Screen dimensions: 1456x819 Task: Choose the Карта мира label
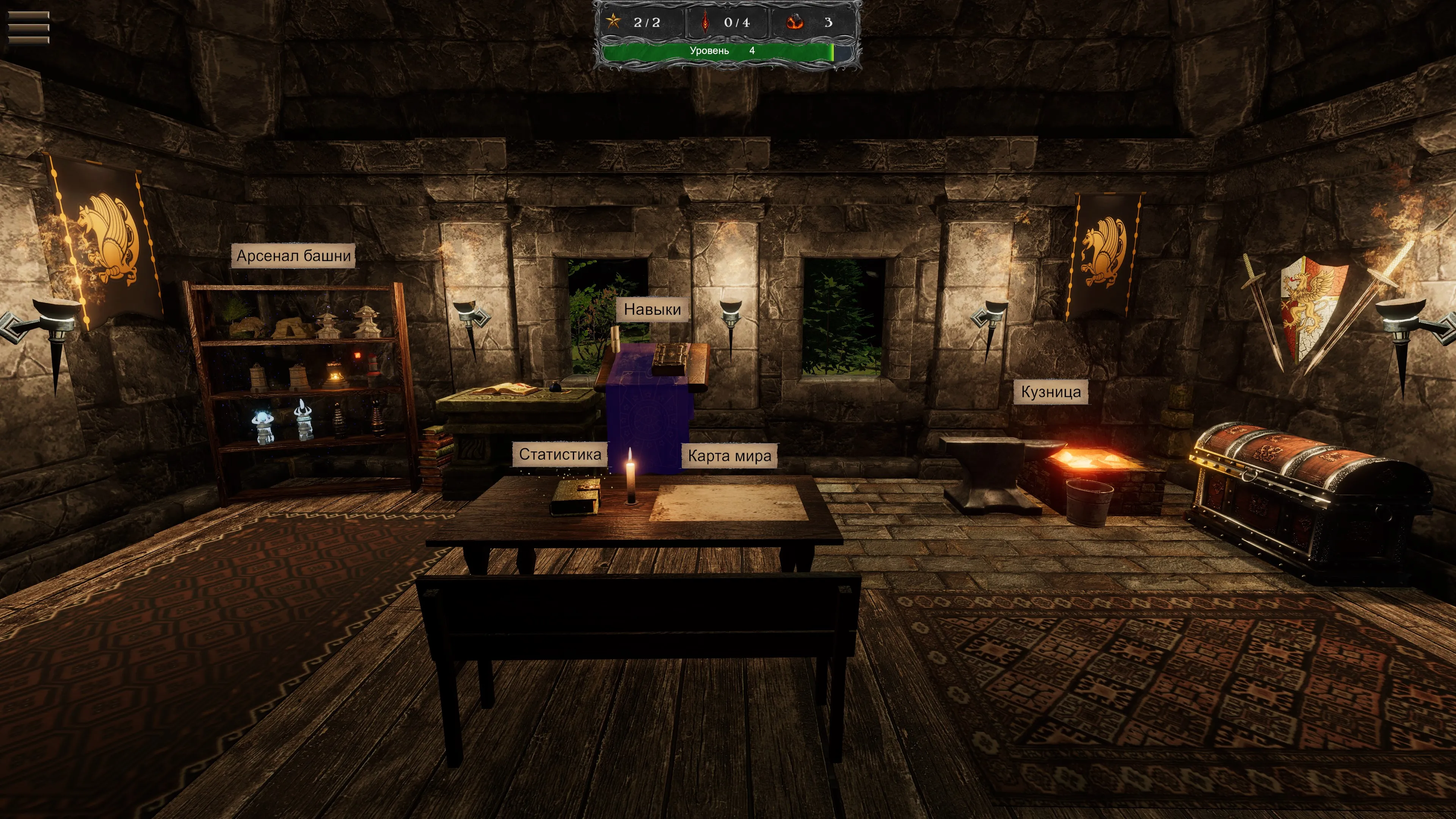click(x=729, y=456)
